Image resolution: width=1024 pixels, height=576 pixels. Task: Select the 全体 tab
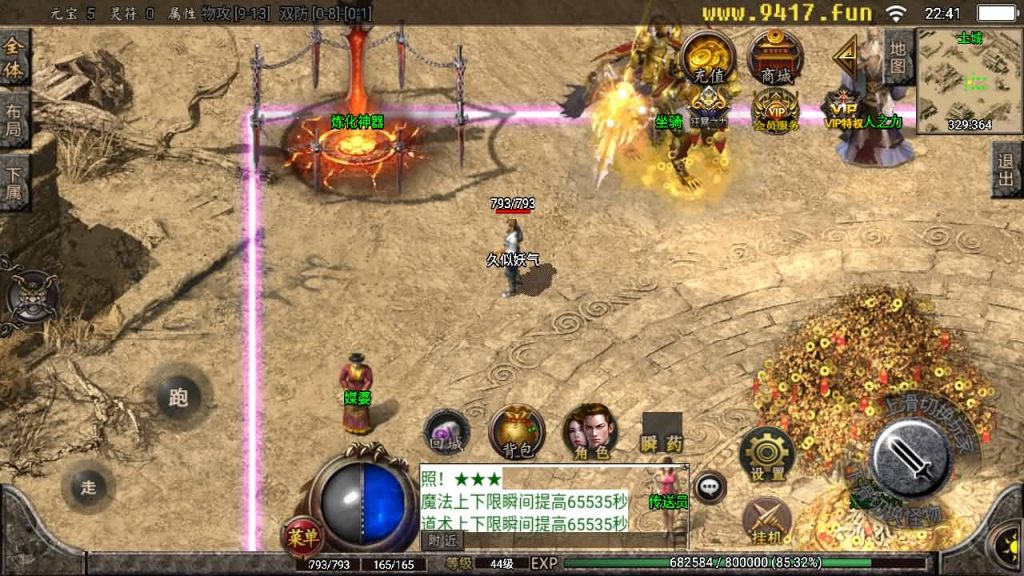pos(14,56)
